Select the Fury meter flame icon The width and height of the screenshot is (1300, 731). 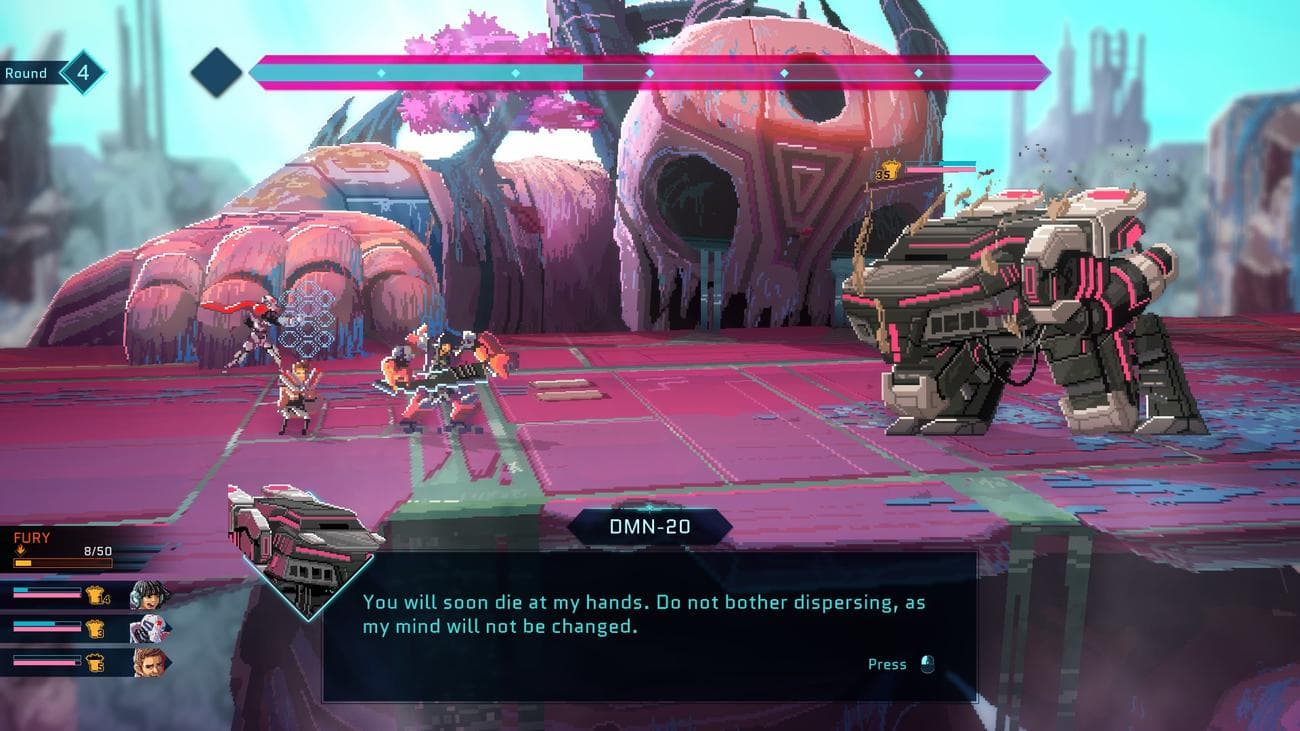21,551
